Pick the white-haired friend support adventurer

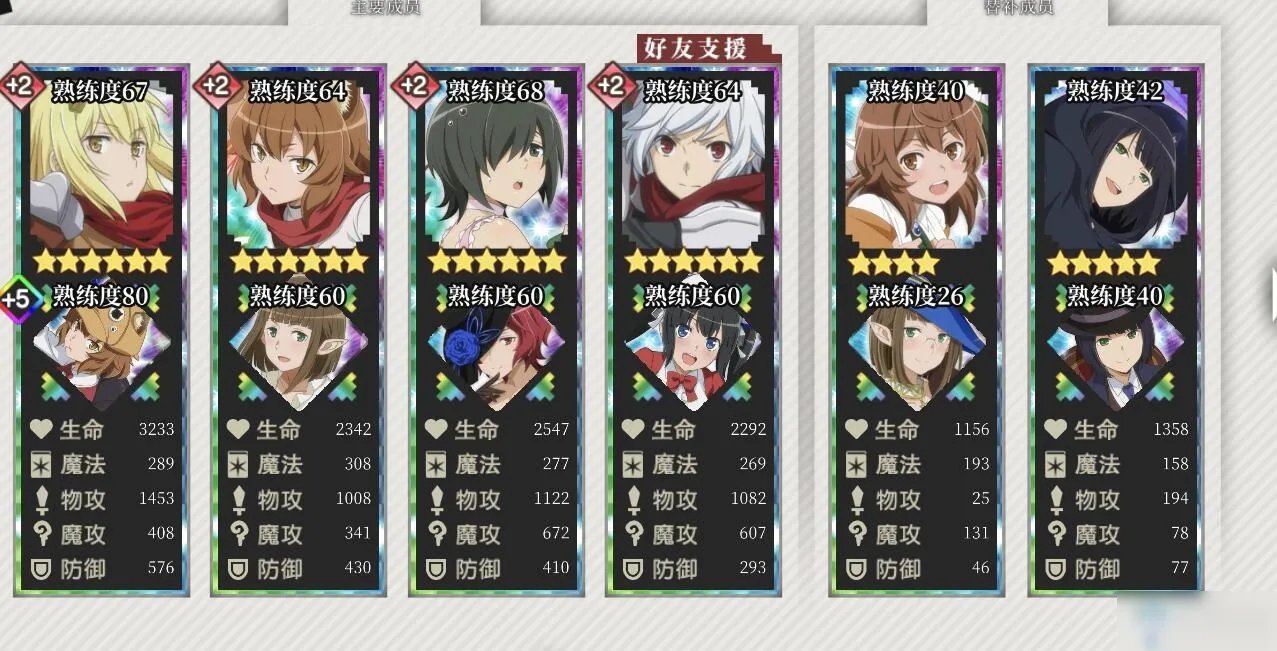[692, 170]
